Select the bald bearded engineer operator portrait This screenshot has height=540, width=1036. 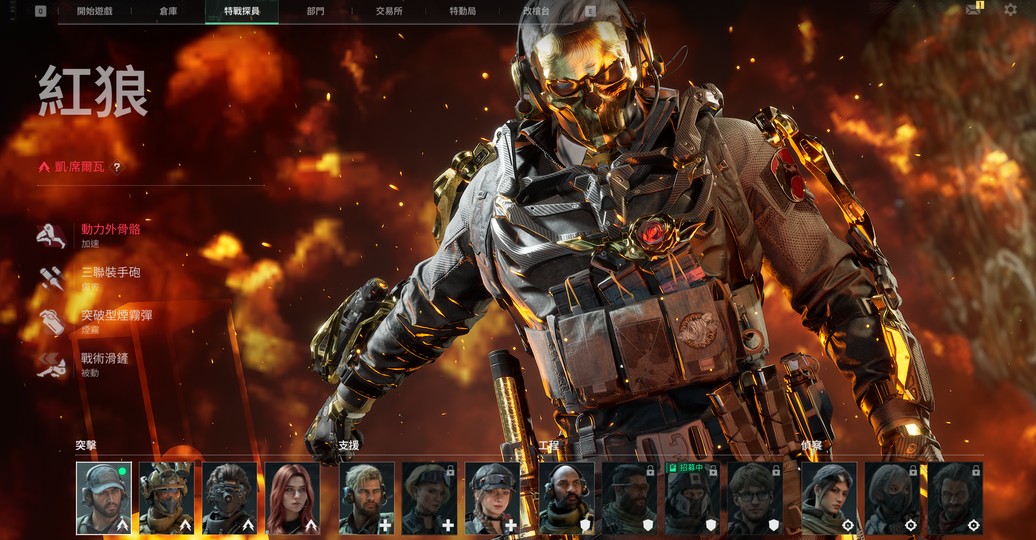566,498
